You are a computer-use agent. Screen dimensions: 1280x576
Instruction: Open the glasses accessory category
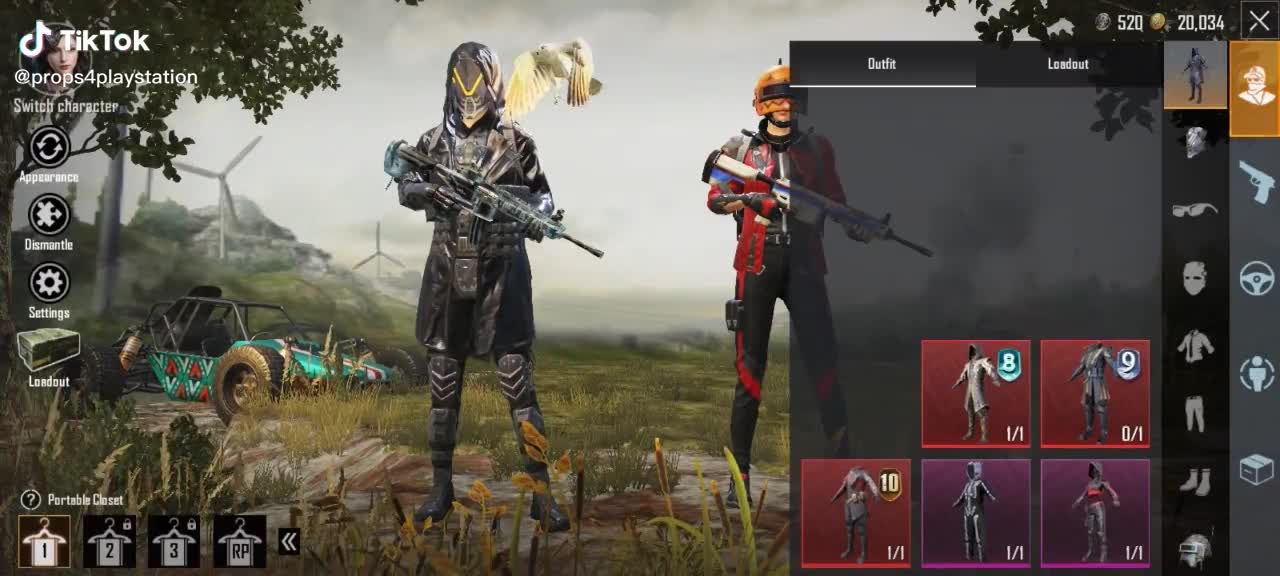[1195, 209]
